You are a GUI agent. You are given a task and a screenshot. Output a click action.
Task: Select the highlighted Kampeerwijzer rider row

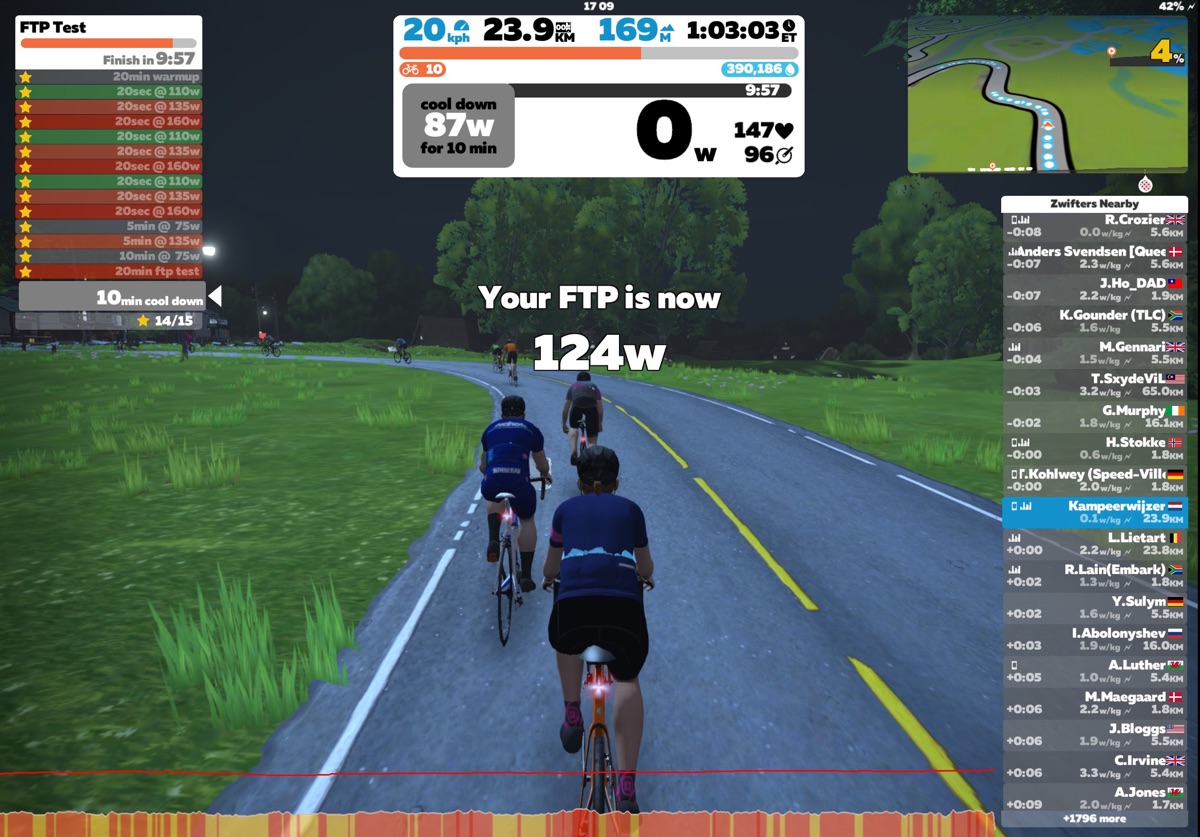coord(1094,512)
